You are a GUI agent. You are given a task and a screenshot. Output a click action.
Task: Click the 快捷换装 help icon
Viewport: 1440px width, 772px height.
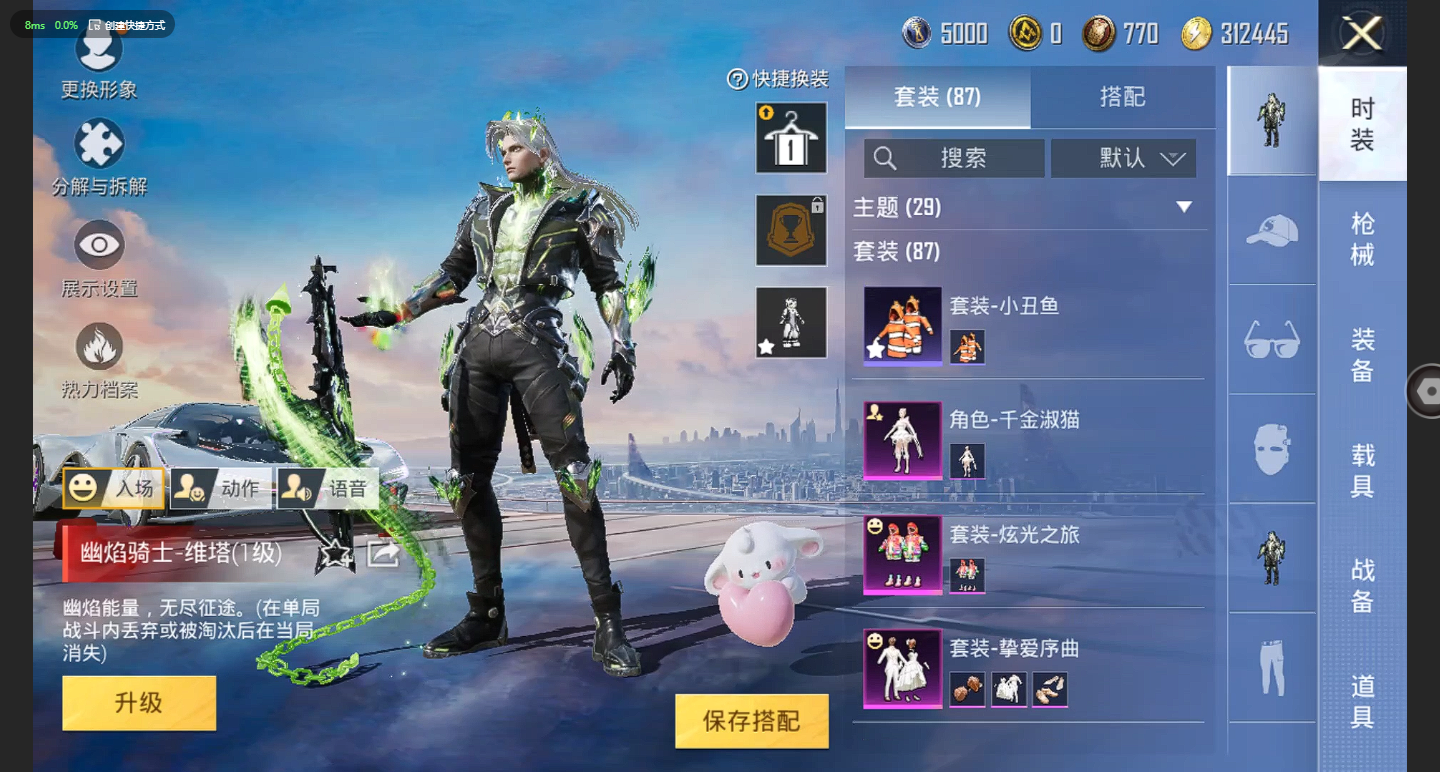pos(737,79)
